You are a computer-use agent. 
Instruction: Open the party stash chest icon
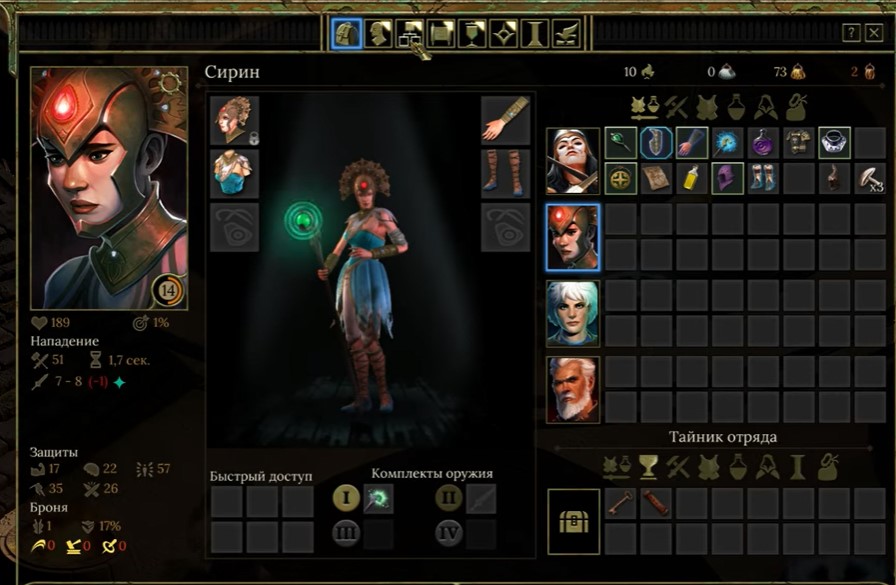pyautogui.click(x=573, y=521)
